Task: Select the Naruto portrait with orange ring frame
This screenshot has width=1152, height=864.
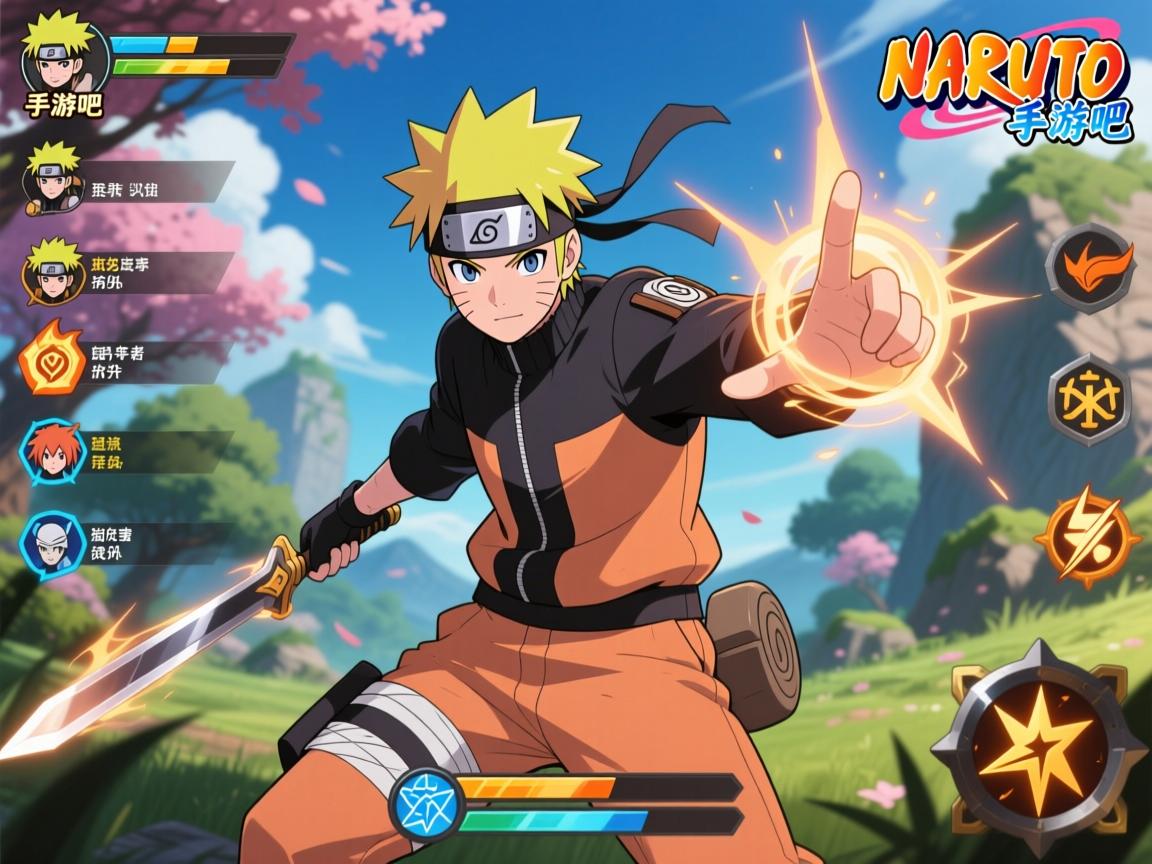Action: click(52, 272)
